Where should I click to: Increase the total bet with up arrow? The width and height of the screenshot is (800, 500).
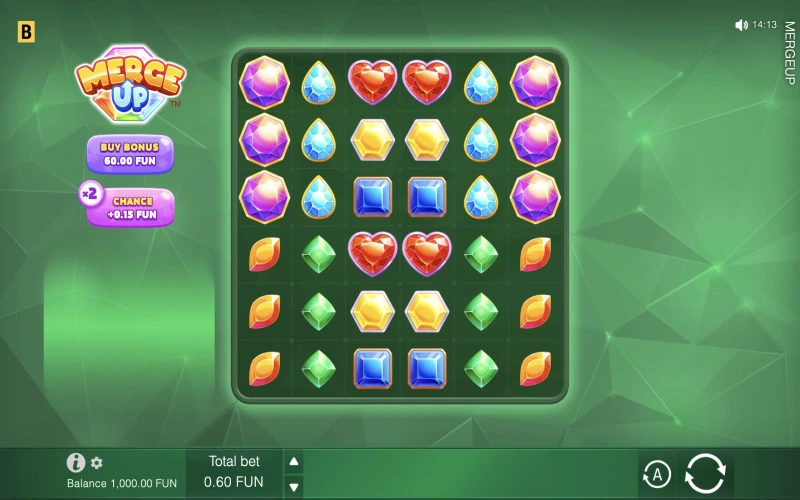coord(294,461)
